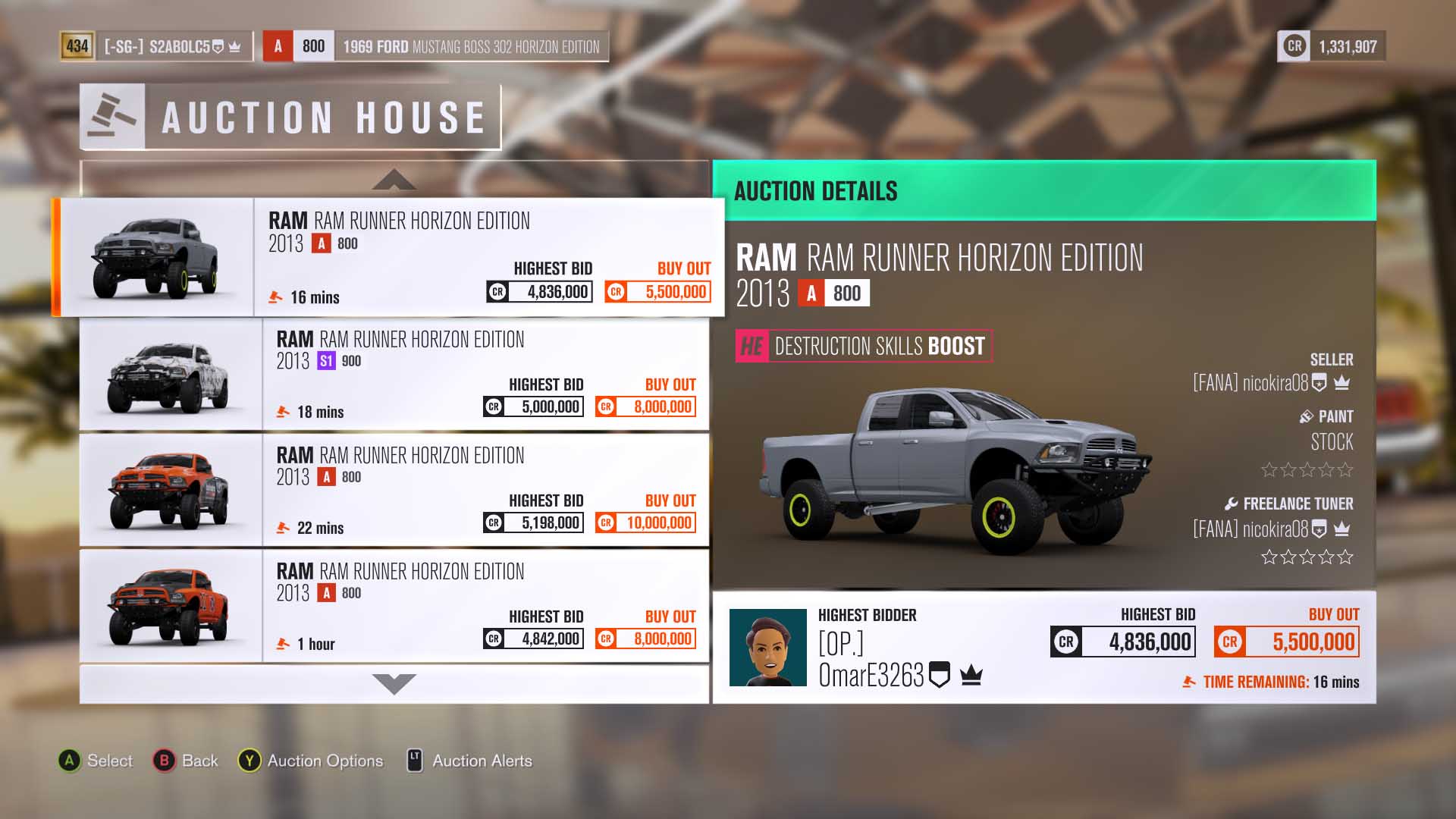Click the 5,500,000 Buy Out in auction details
This screenshot has width=1456, height=819.
[x=1286, y=642]
